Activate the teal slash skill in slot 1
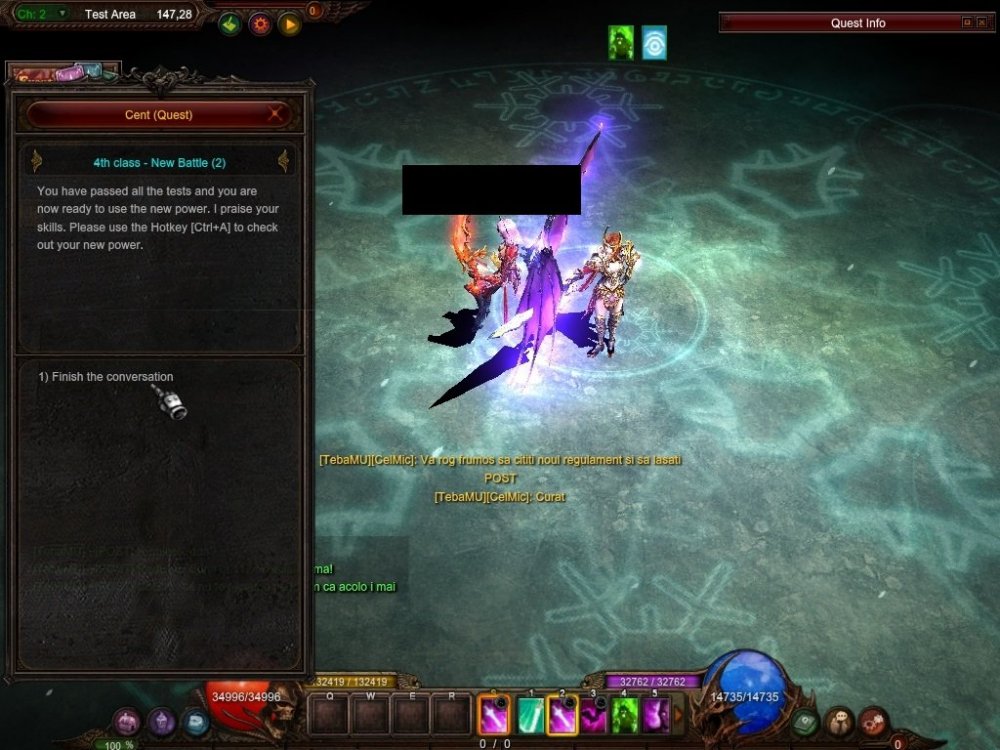This screenshot has height=750, width=1000. click(x=530, y=715)
